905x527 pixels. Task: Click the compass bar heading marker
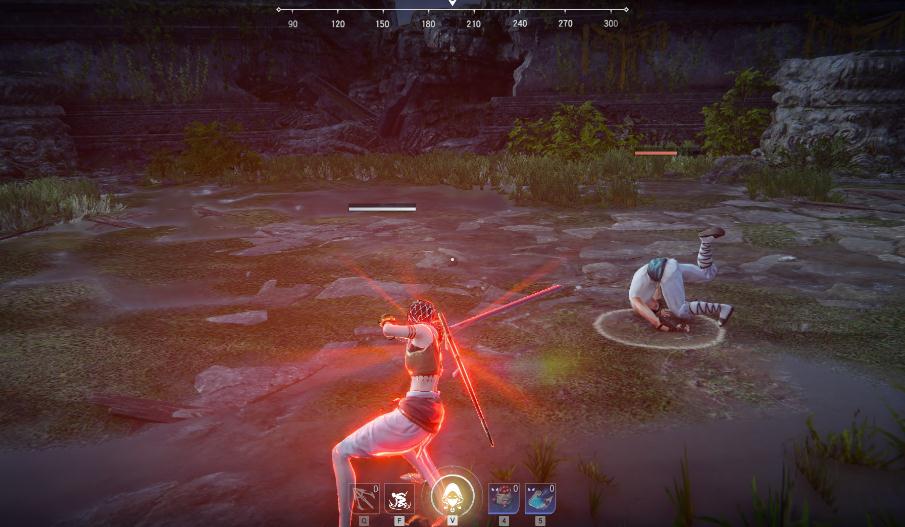(x=452, y=4)
